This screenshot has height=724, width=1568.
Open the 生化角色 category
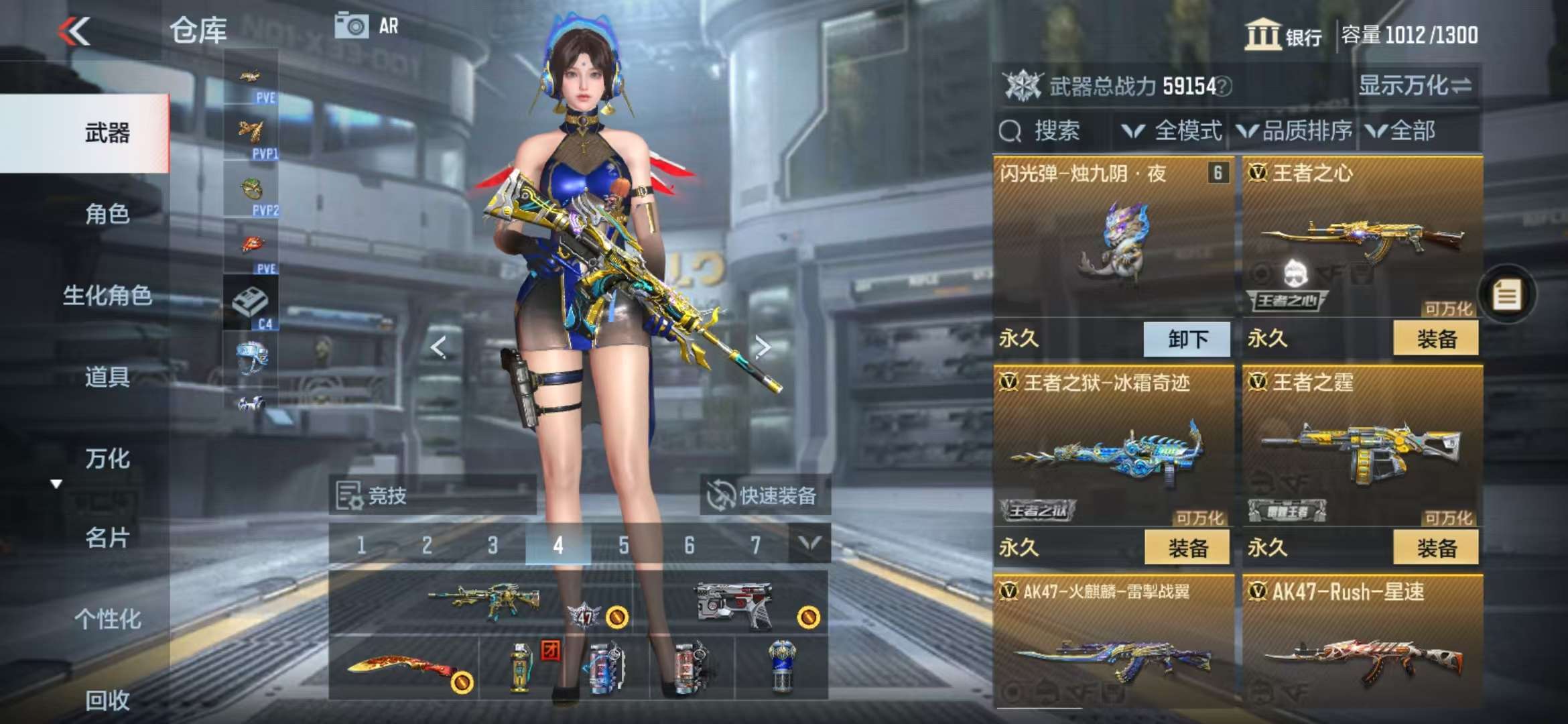(x=107, y=295)
